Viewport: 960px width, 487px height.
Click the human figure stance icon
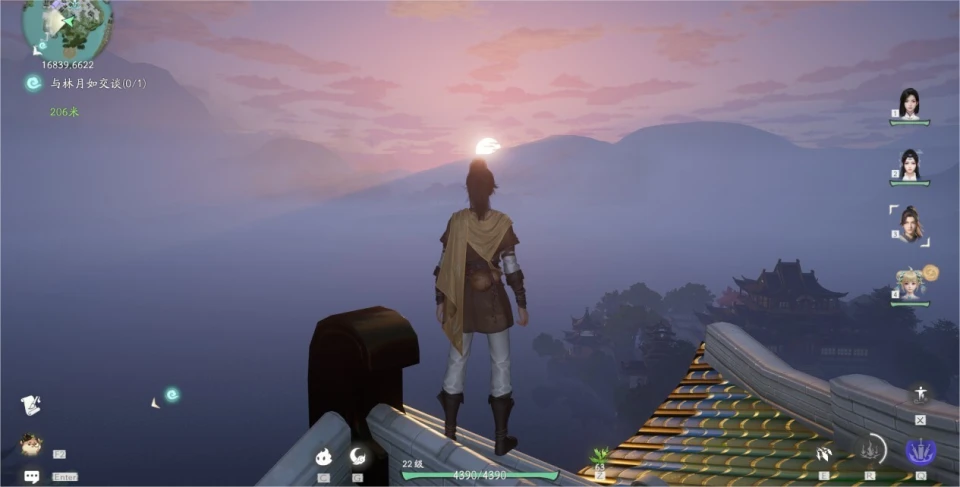(x=920, y=394)
